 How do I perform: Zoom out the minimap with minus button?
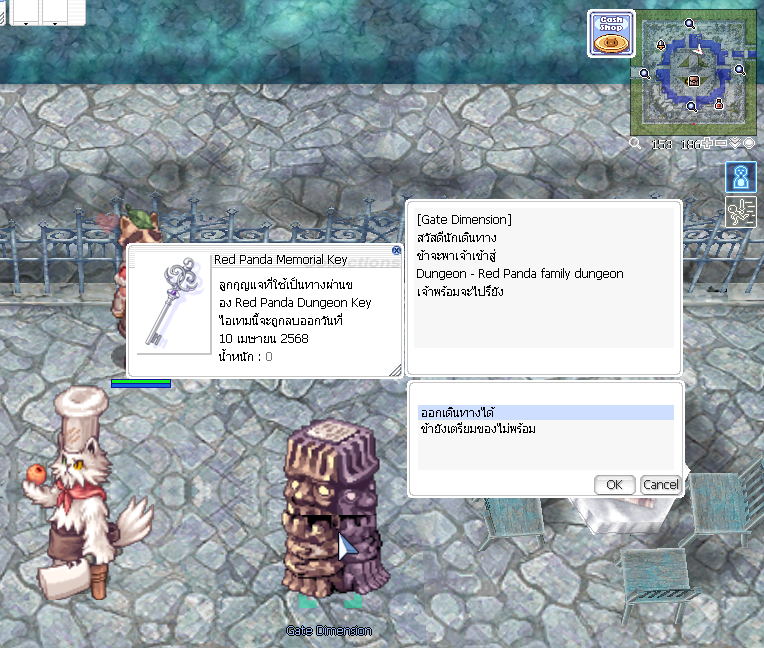pos(722,144)
